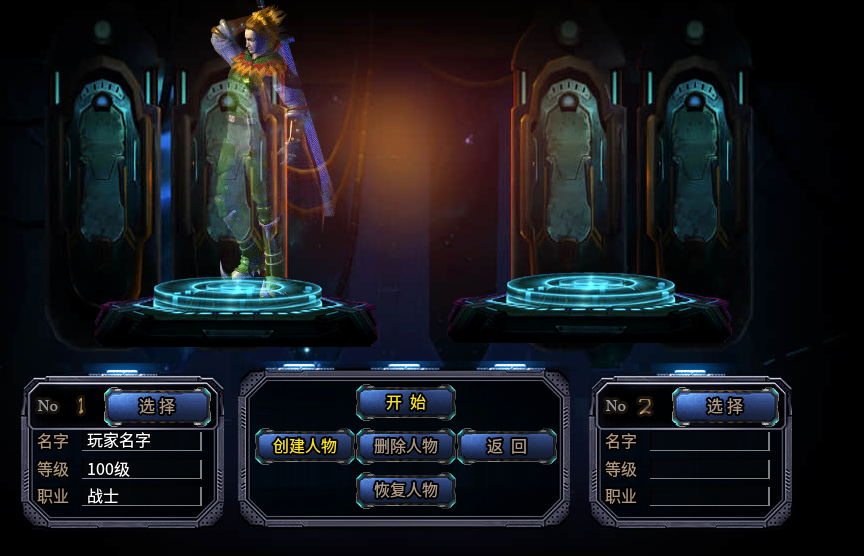Click 恢复人物 to restore a character
Viewport: 864px width, 556px height.
(x=405, y=490)
